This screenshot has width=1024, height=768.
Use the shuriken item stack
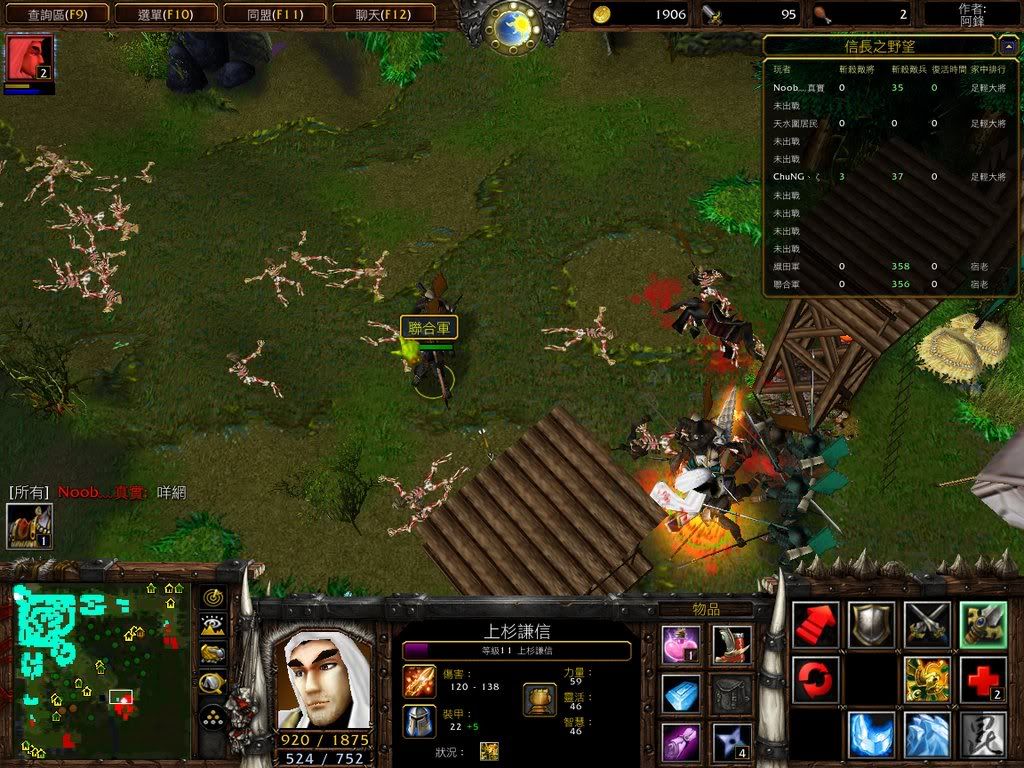pos(732,742)
